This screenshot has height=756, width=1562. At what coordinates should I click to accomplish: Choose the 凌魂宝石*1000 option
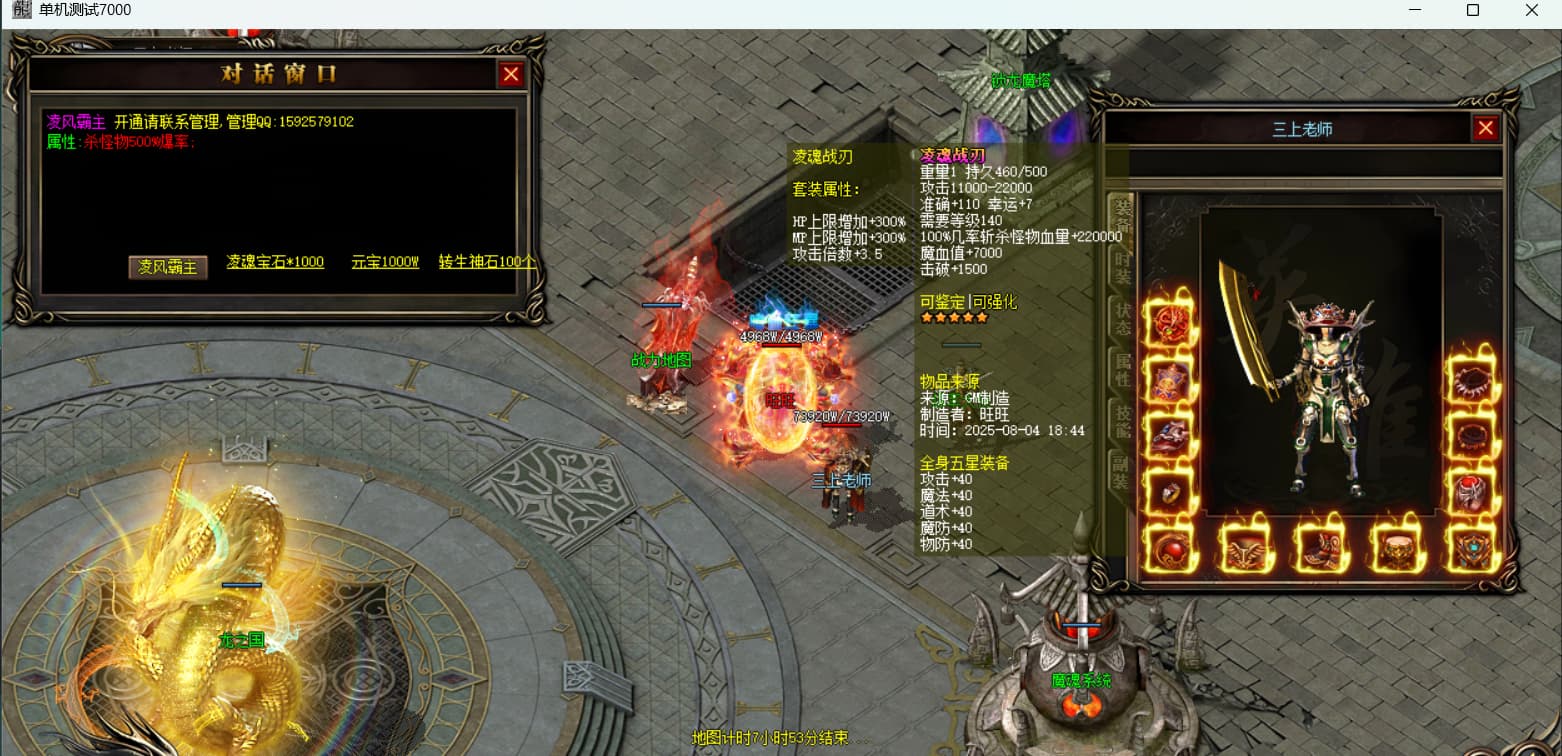pyautogui.click(x=275, y=262)
